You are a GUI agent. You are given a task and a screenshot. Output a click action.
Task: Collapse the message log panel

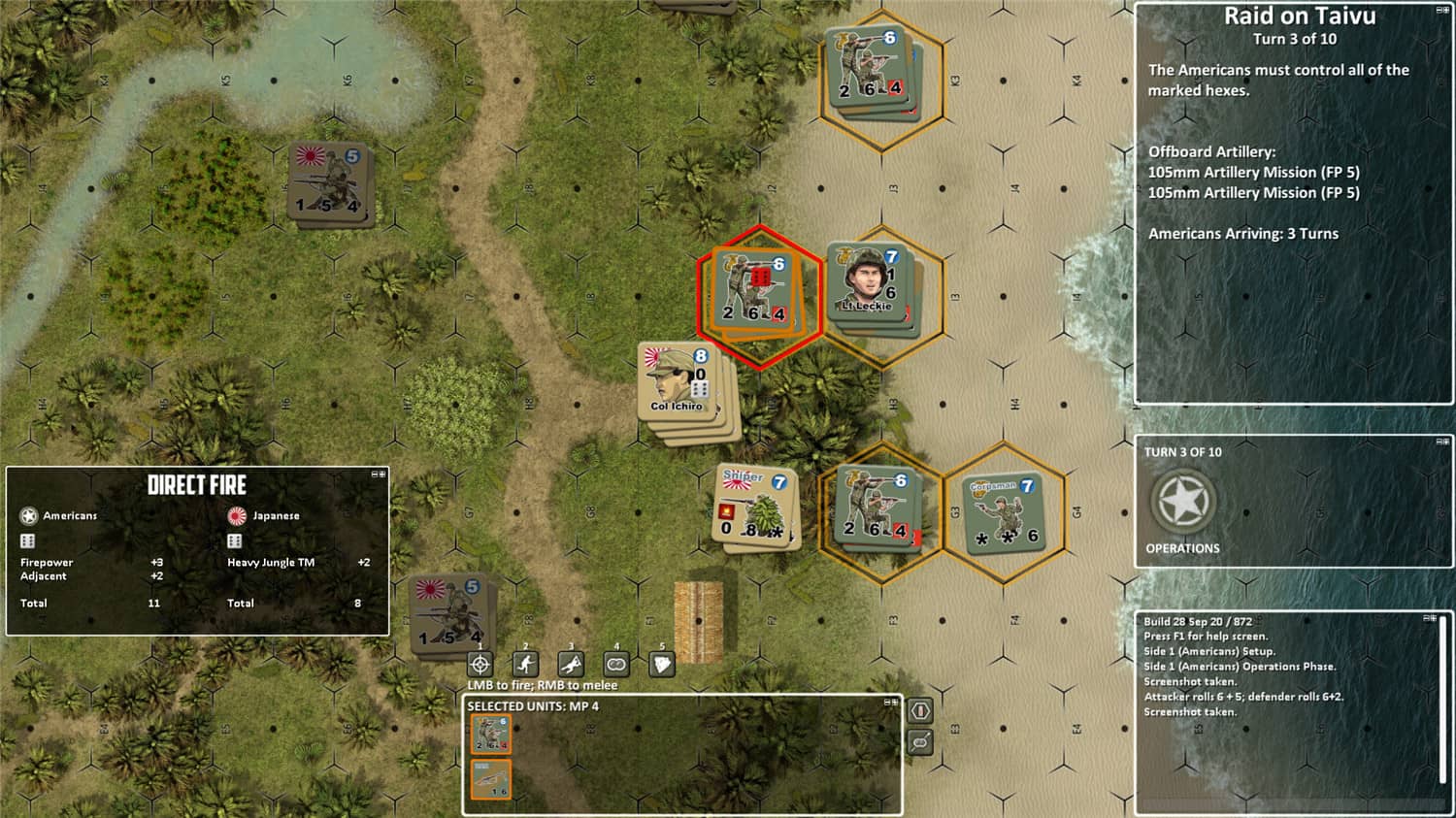coord(1428,619)
